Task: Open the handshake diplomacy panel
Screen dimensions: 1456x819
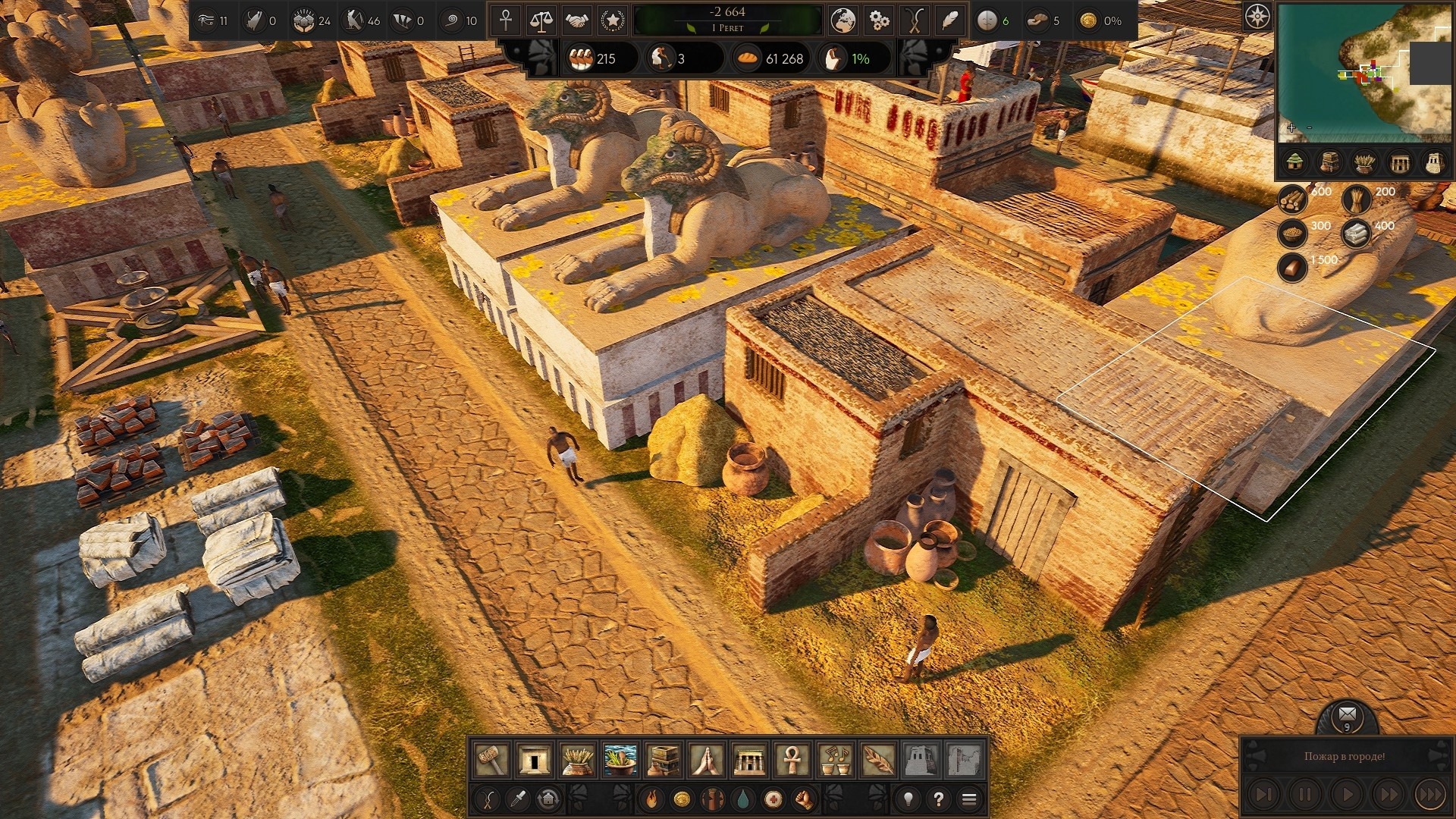Action: 577,21
